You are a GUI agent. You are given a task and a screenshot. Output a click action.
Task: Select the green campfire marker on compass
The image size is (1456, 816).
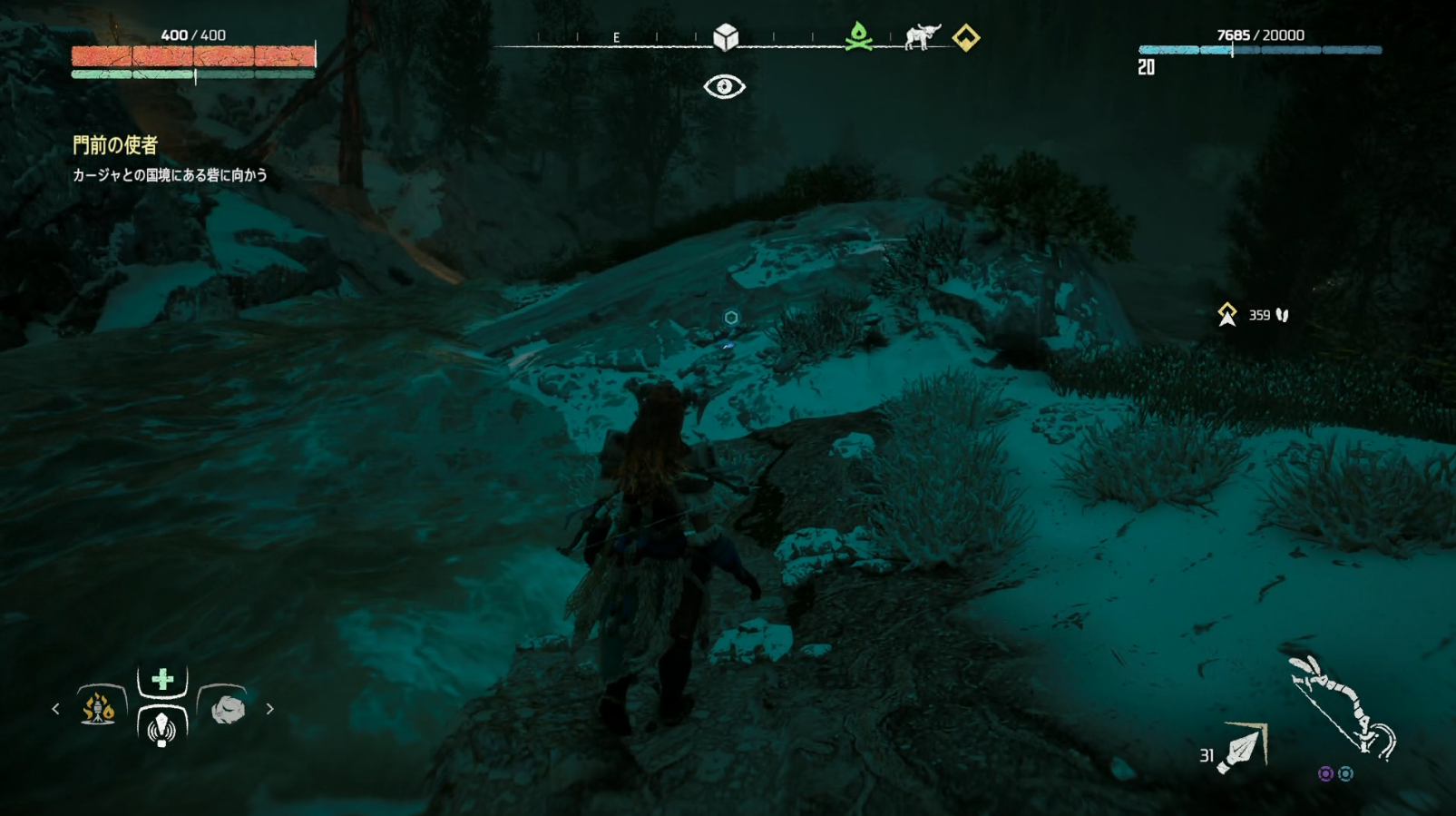point(858,37)
